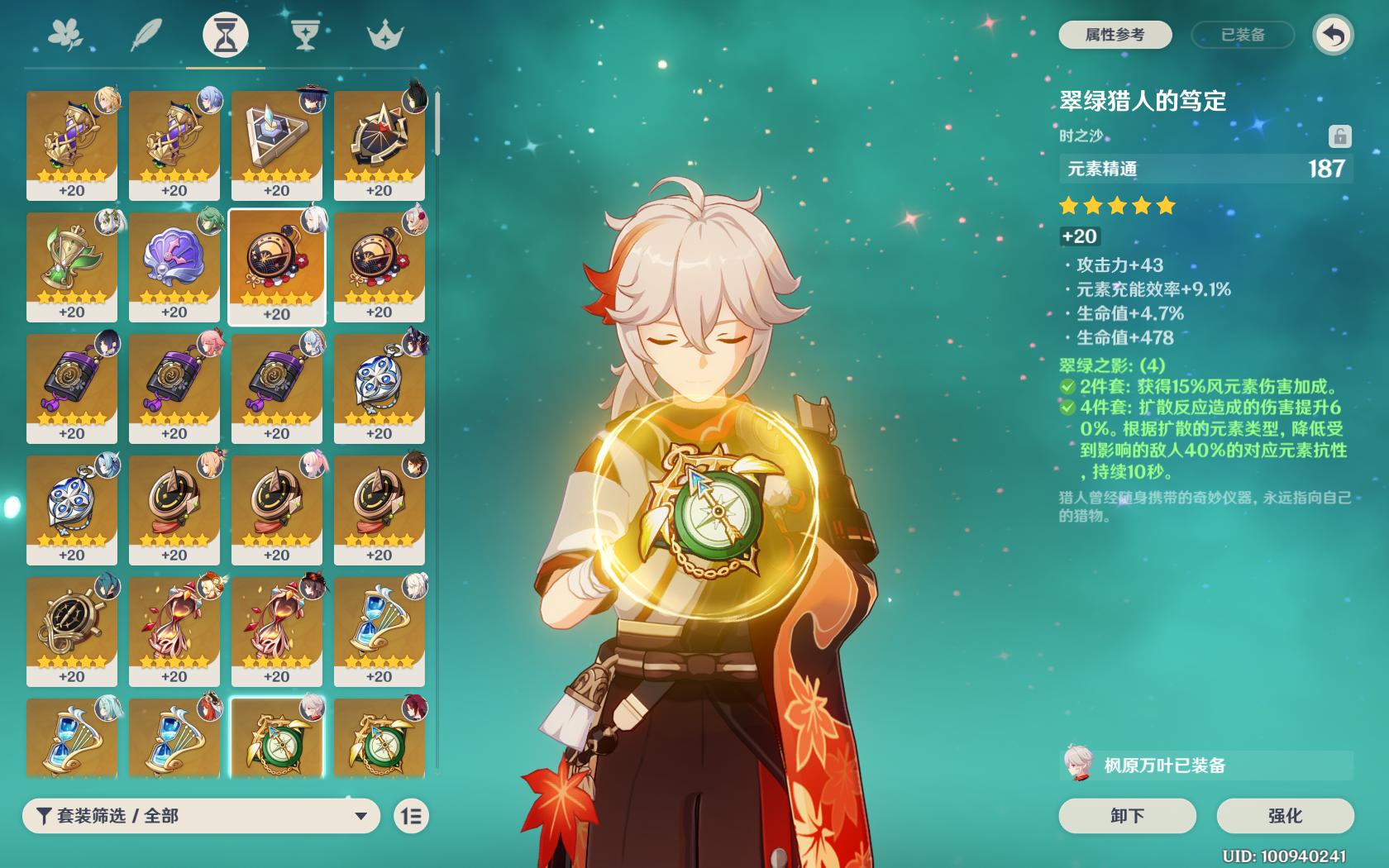Image resolution: width=1389 pixels, height=868 pixels.
Task: Switch to the flower artifact tab
Action: tap(65, 36)
